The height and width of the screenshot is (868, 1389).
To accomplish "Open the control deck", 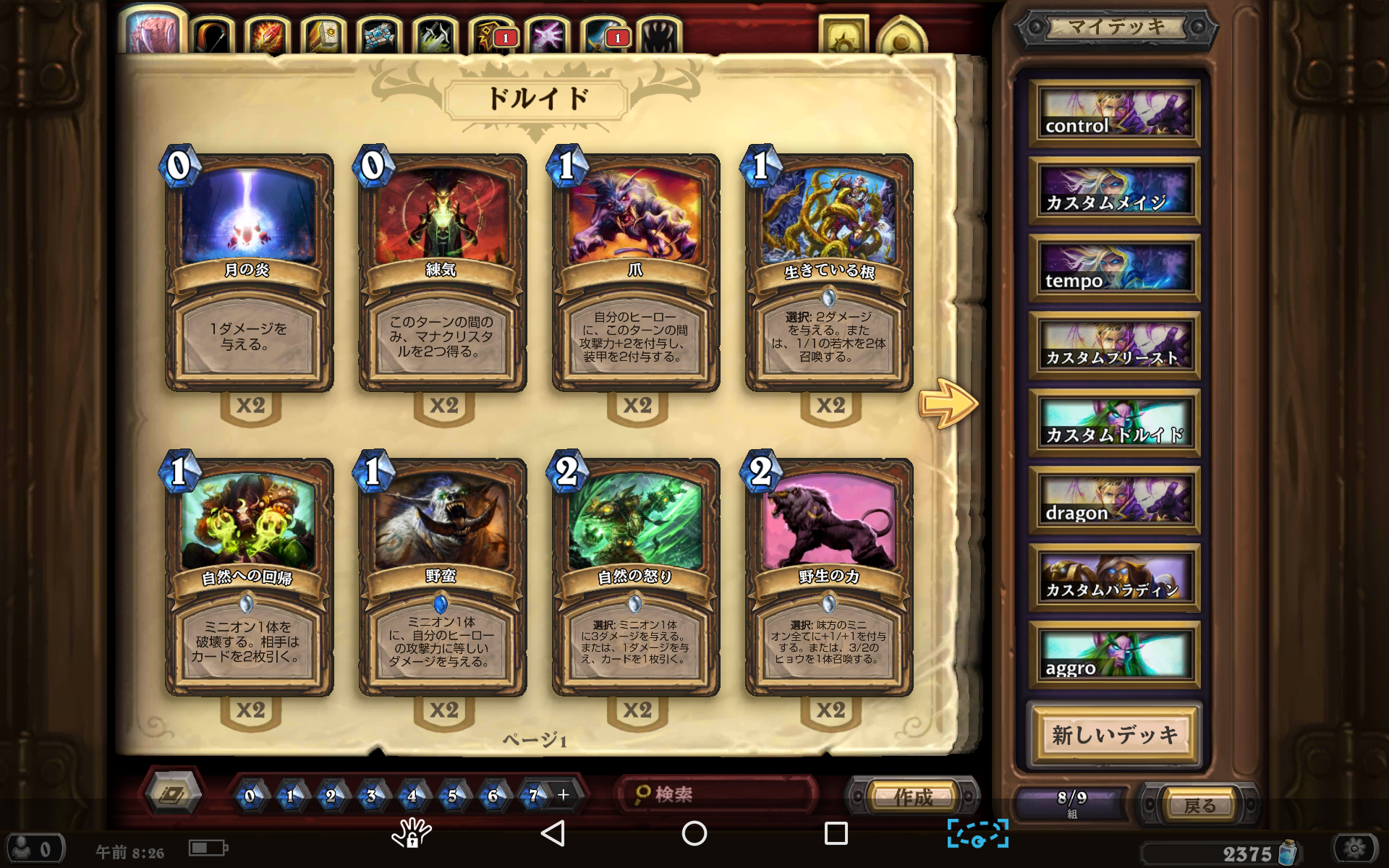I will [x=1114, y=114].
